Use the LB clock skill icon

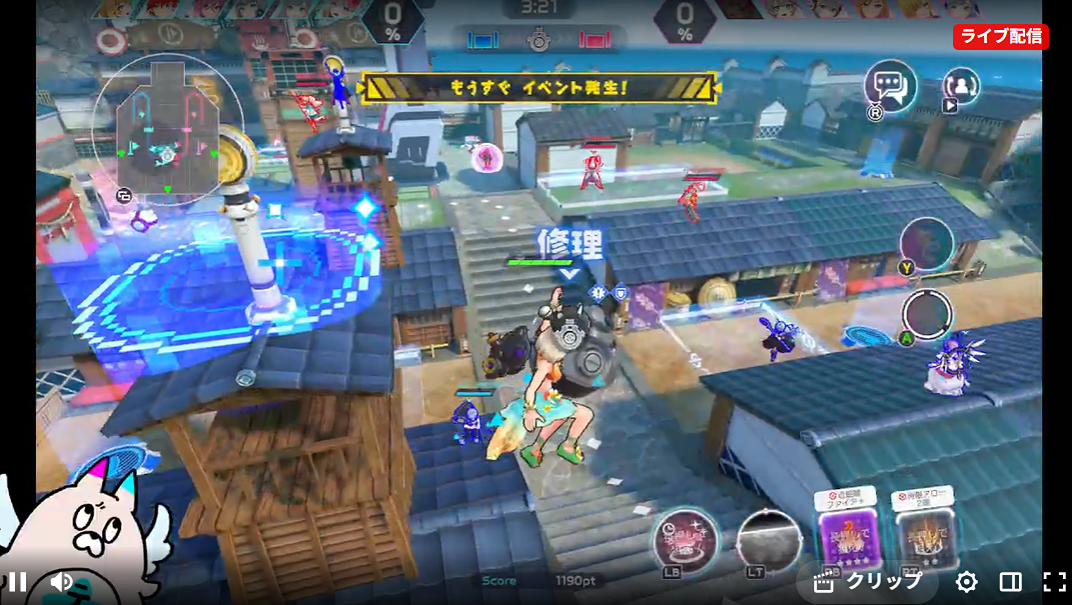click(684, 540)
